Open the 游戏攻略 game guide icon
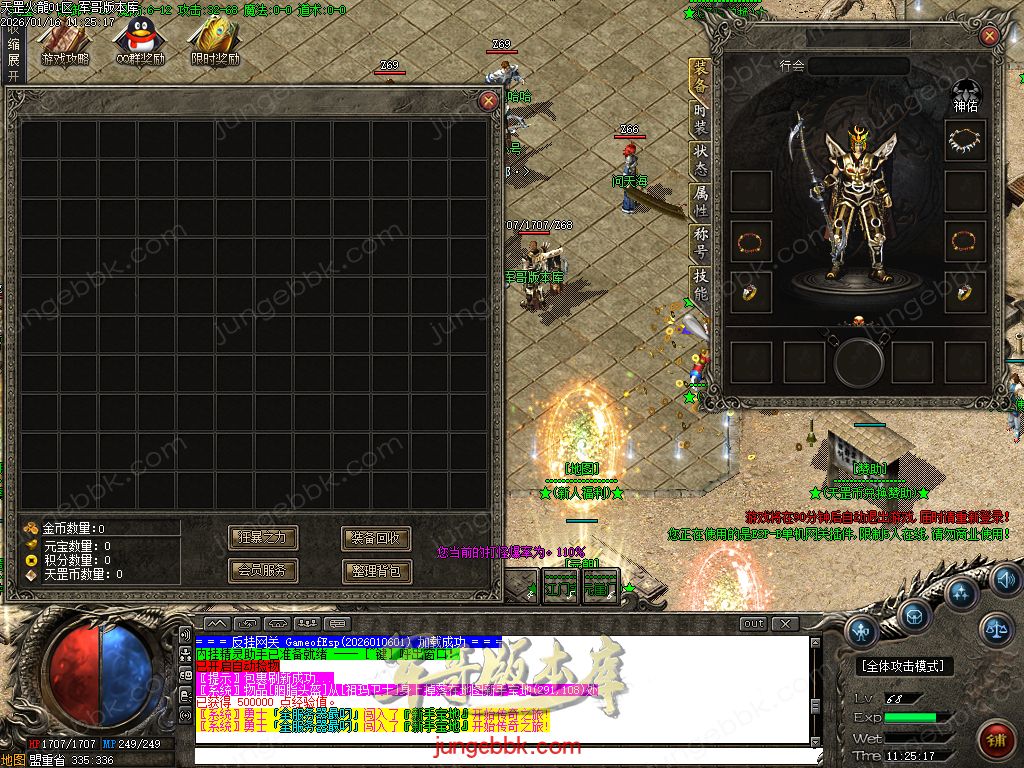The height and width of the screenshot is (768, 1024). (x=64, y=42)
